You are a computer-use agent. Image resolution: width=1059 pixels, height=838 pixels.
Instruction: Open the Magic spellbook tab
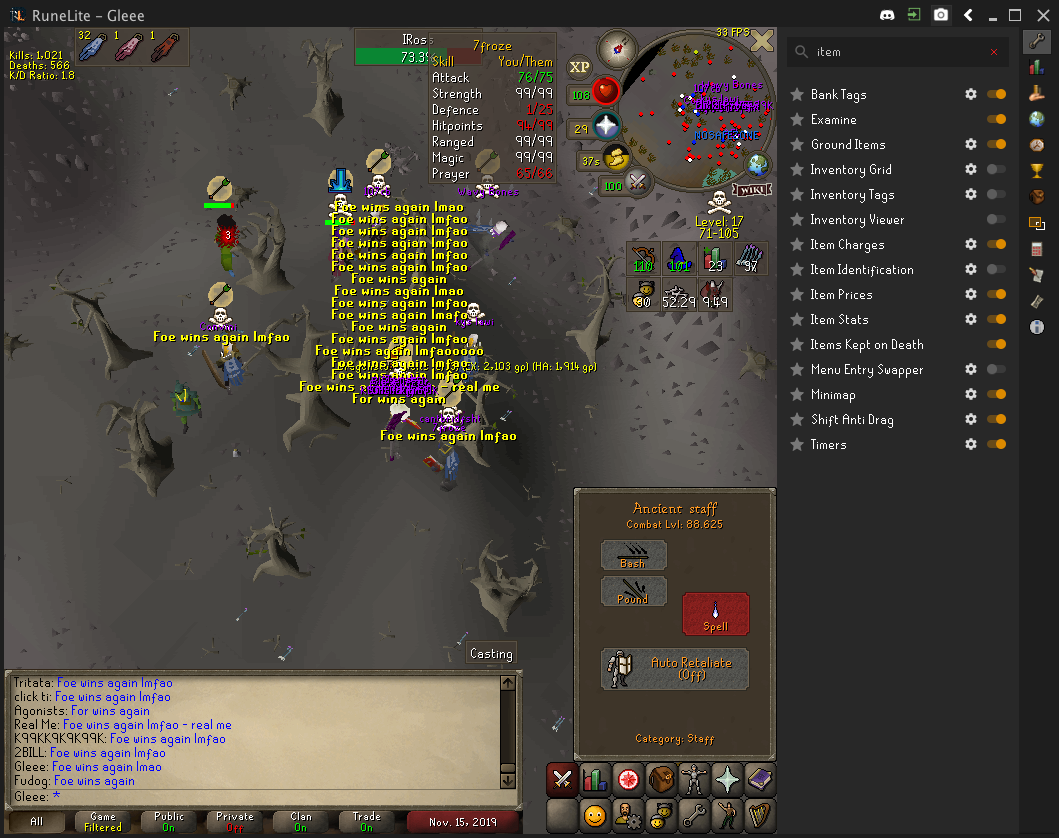coord(760,780)
